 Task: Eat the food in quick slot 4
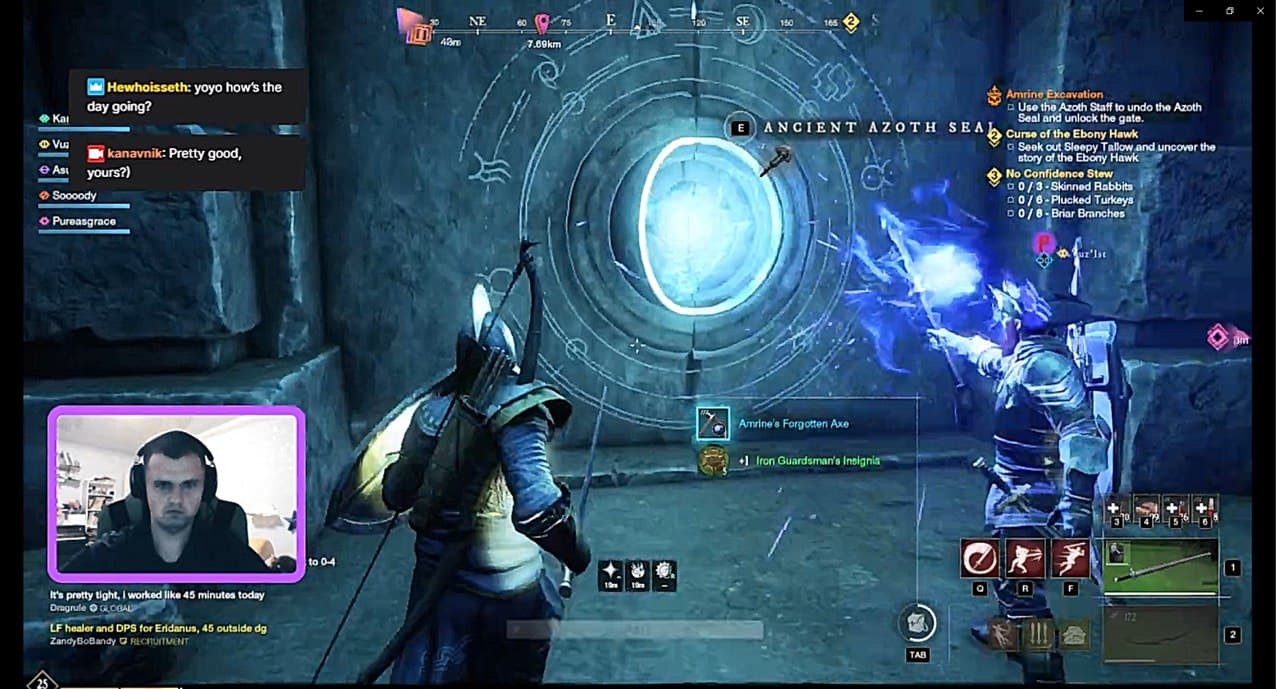coord(1146,507)
